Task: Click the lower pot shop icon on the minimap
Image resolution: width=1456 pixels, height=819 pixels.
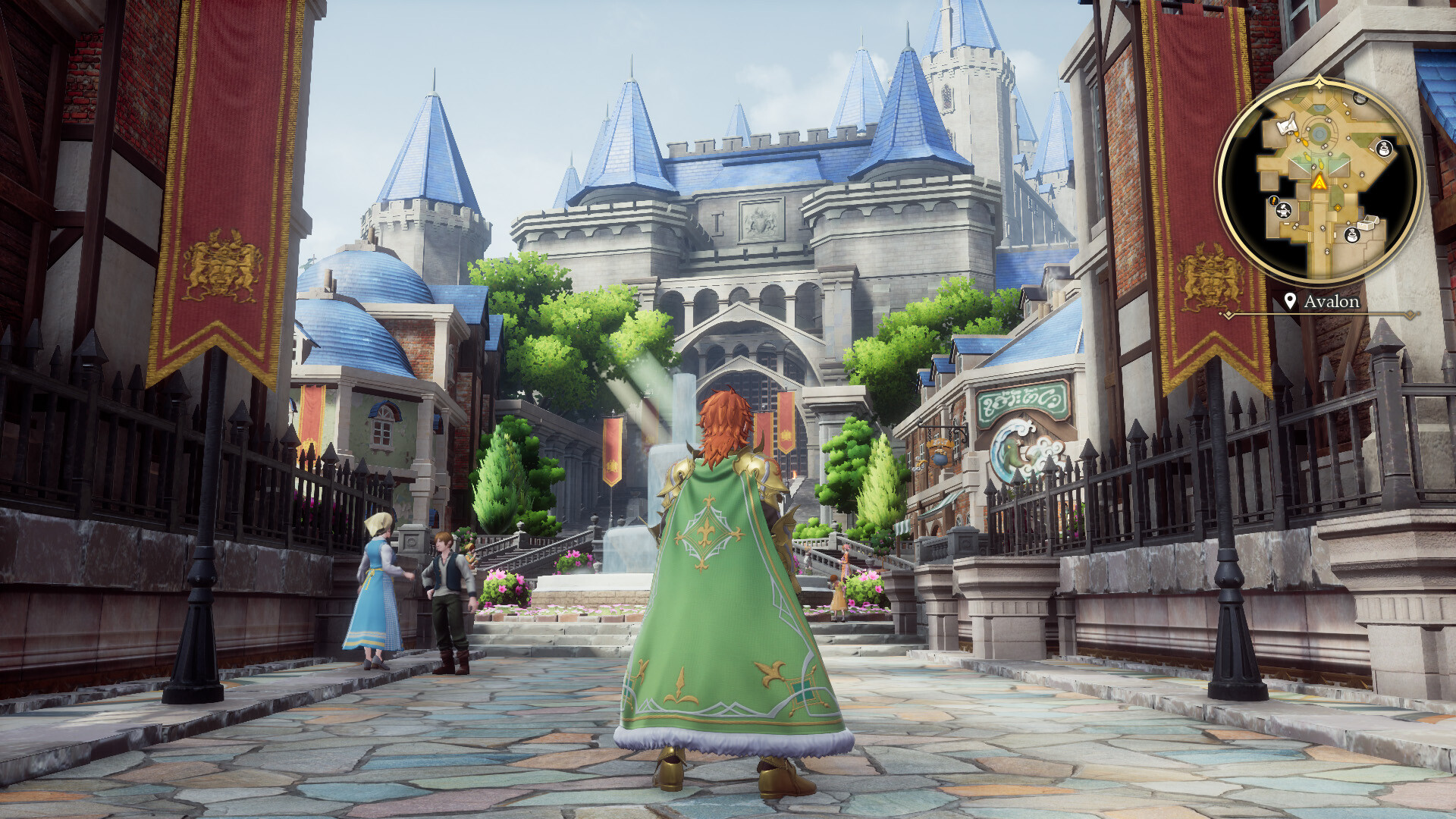Action: (x=1352, y=235)
